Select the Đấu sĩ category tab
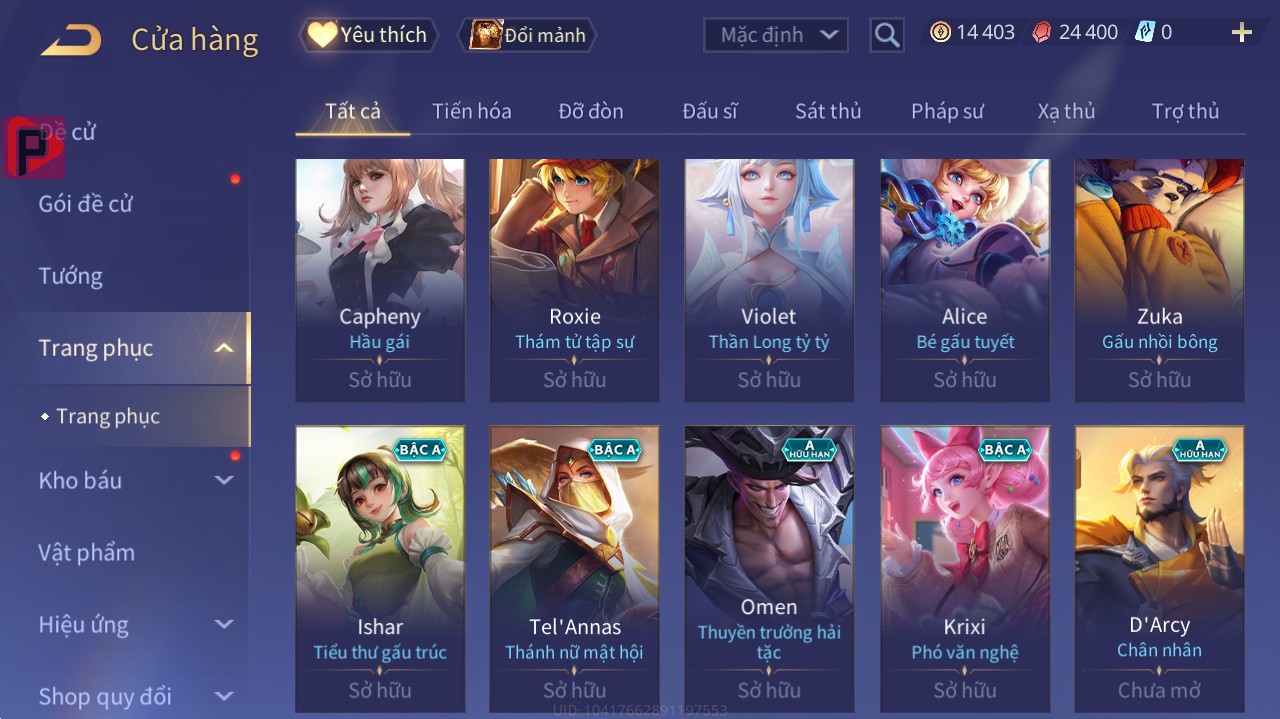The width and height of the screenshot is (1280, 719). click(709, 111)
